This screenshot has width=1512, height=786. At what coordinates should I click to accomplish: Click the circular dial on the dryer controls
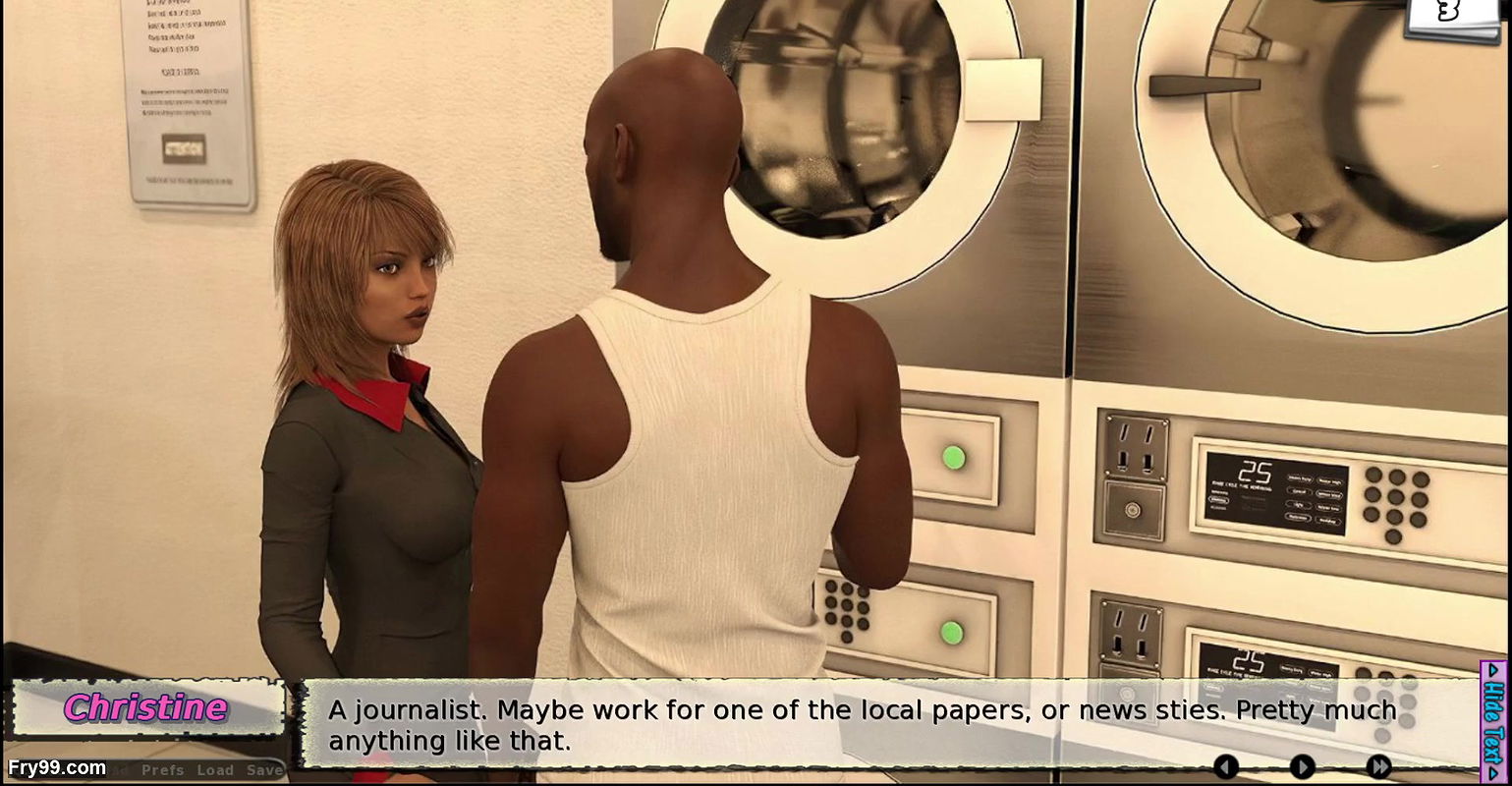[1133, 509]
